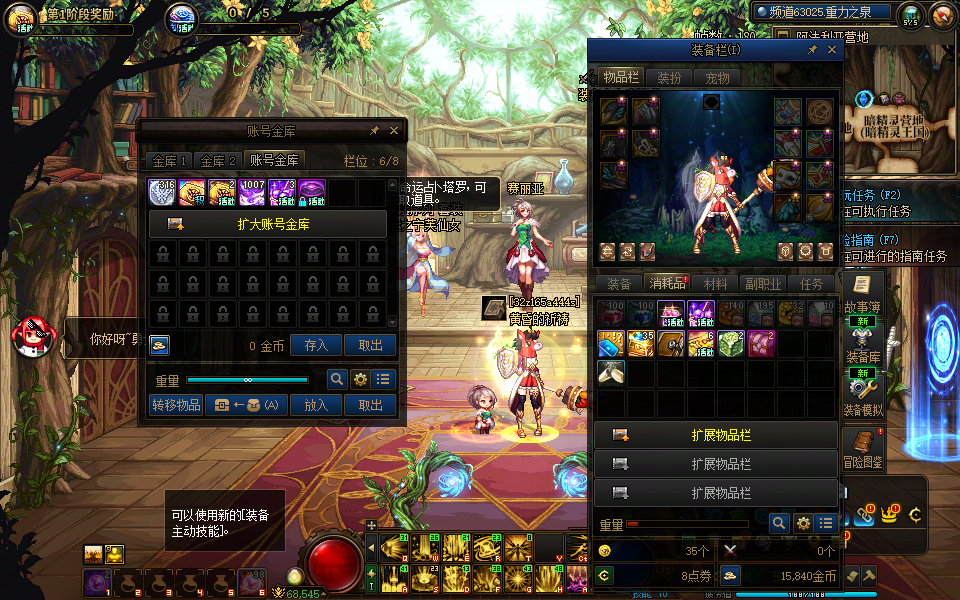The width and height of the screenshot is (960, 600).
Task: Open the 冒险图鉴 adventure codex icon
Action: coord(862,446)
